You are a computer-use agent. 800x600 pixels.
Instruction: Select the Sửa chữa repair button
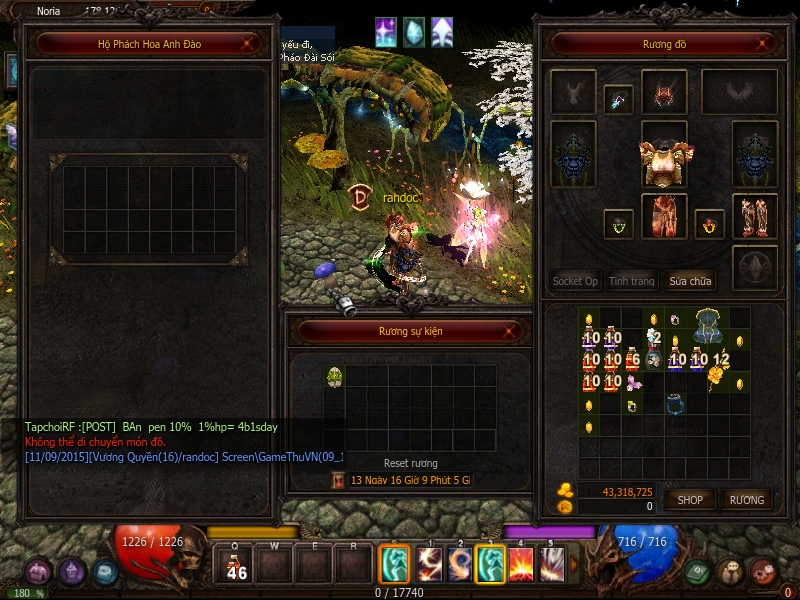coord(690,281)
